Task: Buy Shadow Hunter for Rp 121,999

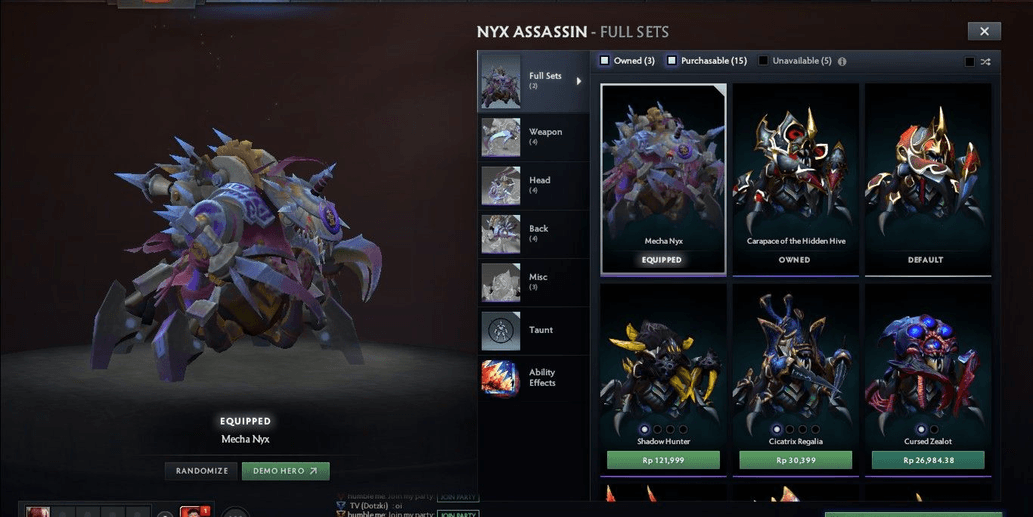Action: coord(663,460)
